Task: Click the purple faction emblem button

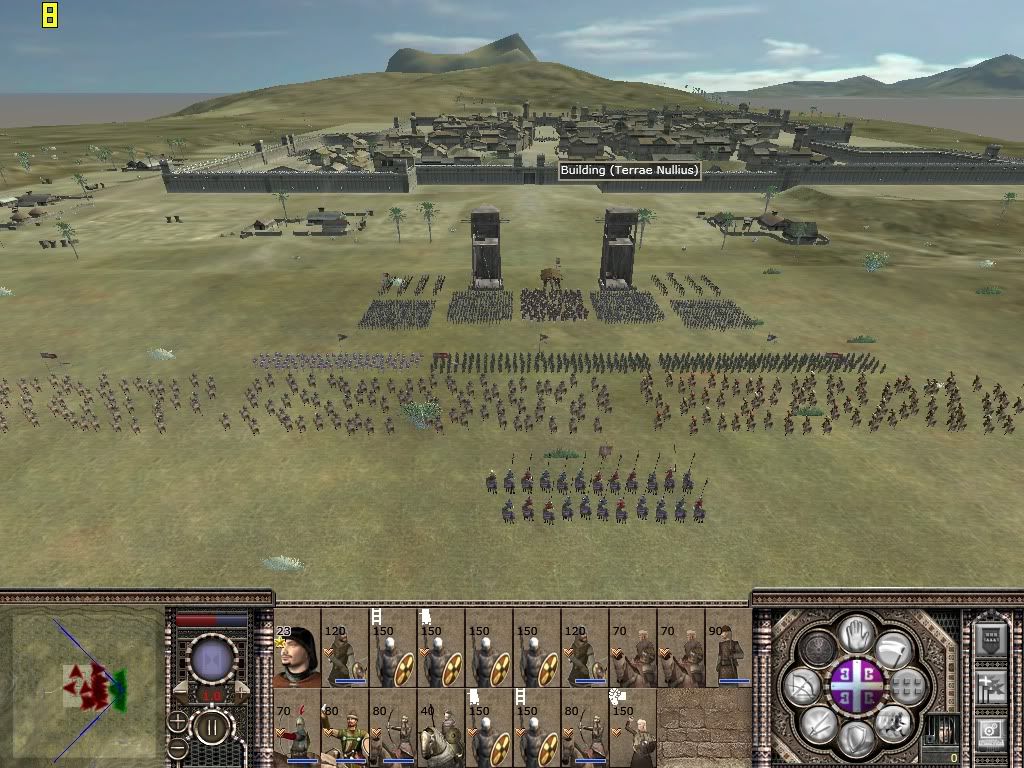Action: [857, 685]
